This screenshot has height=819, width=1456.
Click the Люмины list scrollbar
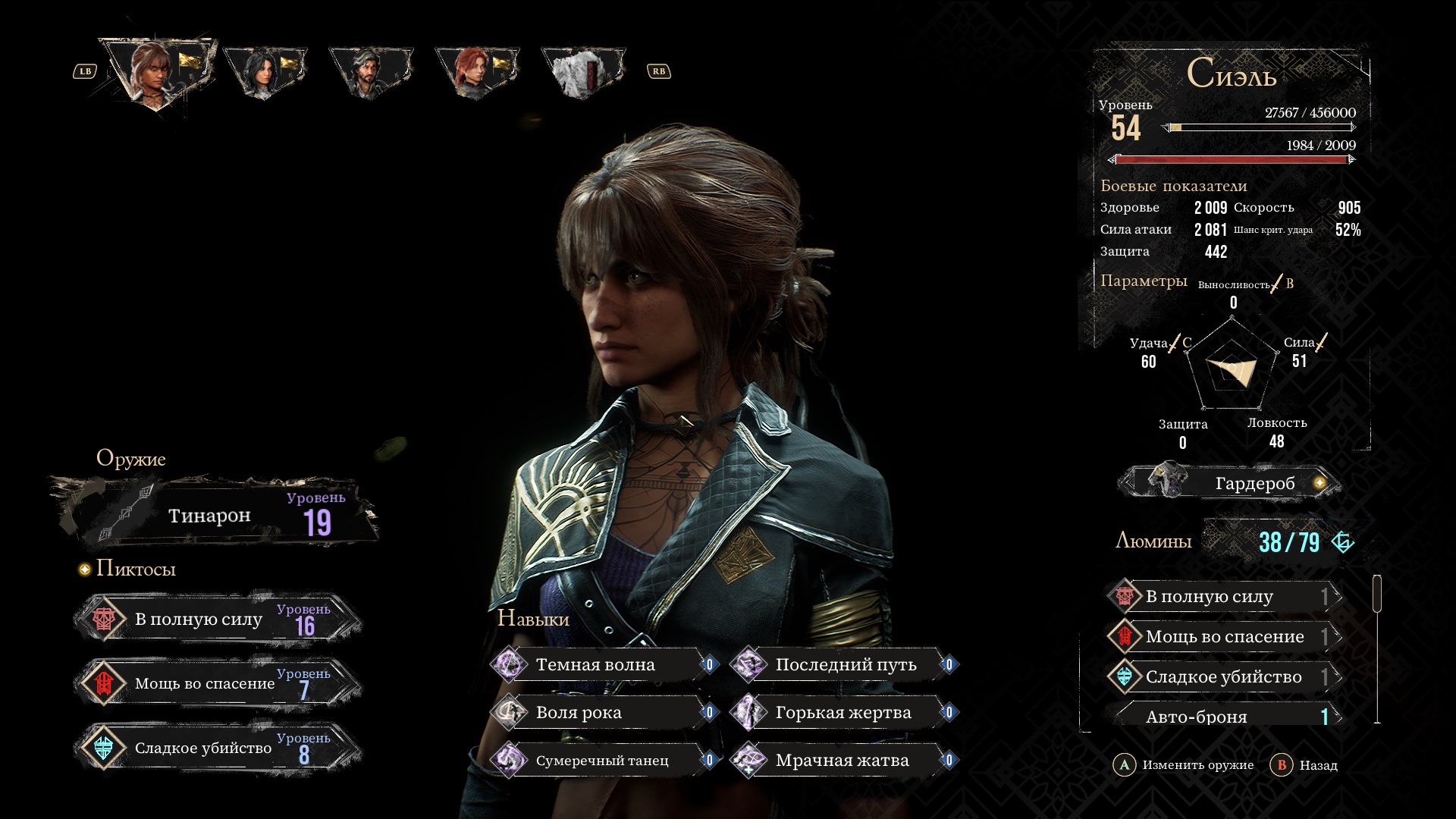pos(1377,593)
